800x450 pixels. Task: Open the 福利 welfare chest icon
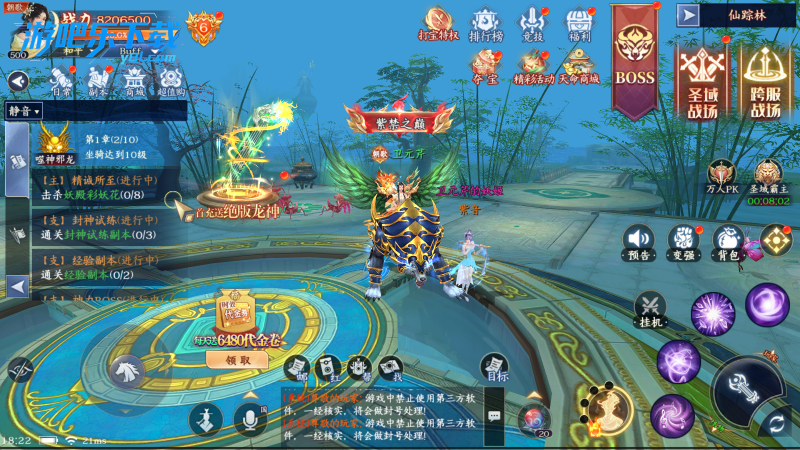[x=581, y=23]
